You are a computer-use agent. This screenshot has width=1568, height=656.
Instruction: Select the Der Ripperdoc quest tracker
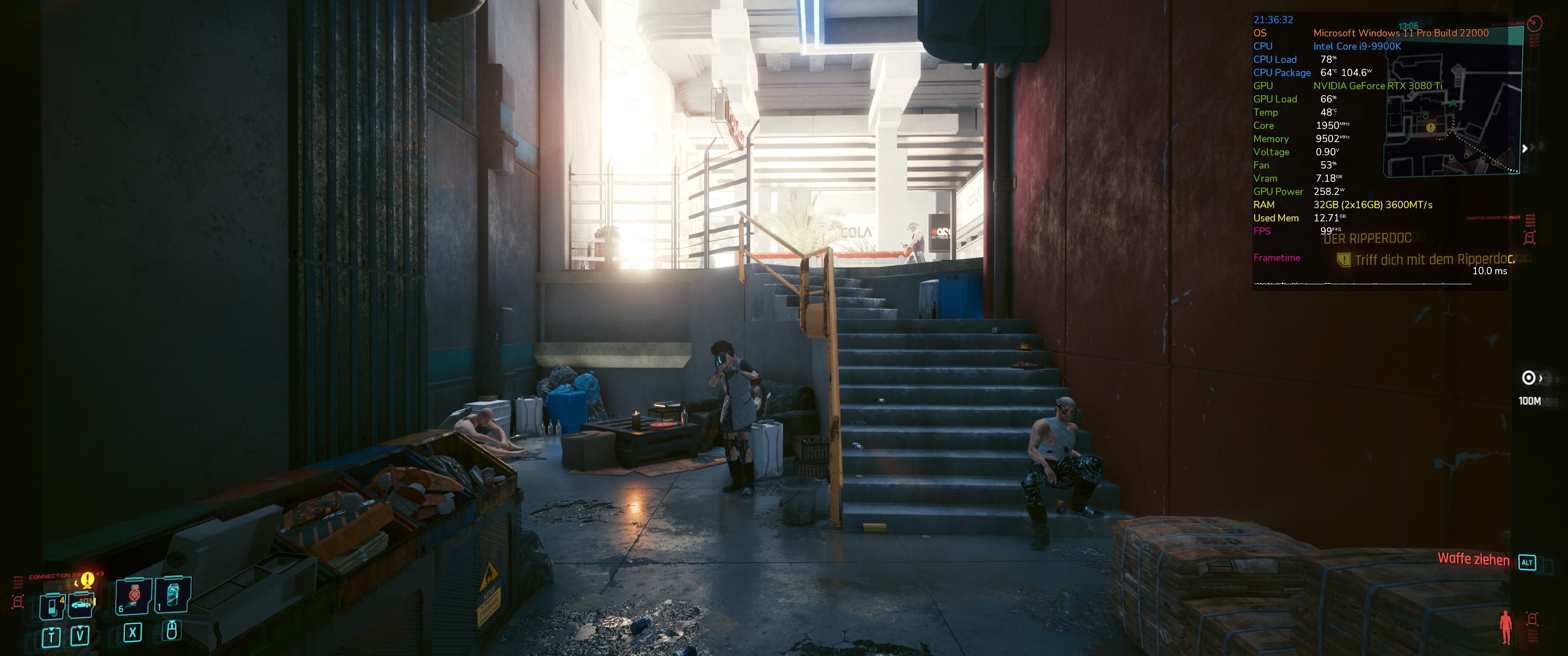pos(1367,239)
